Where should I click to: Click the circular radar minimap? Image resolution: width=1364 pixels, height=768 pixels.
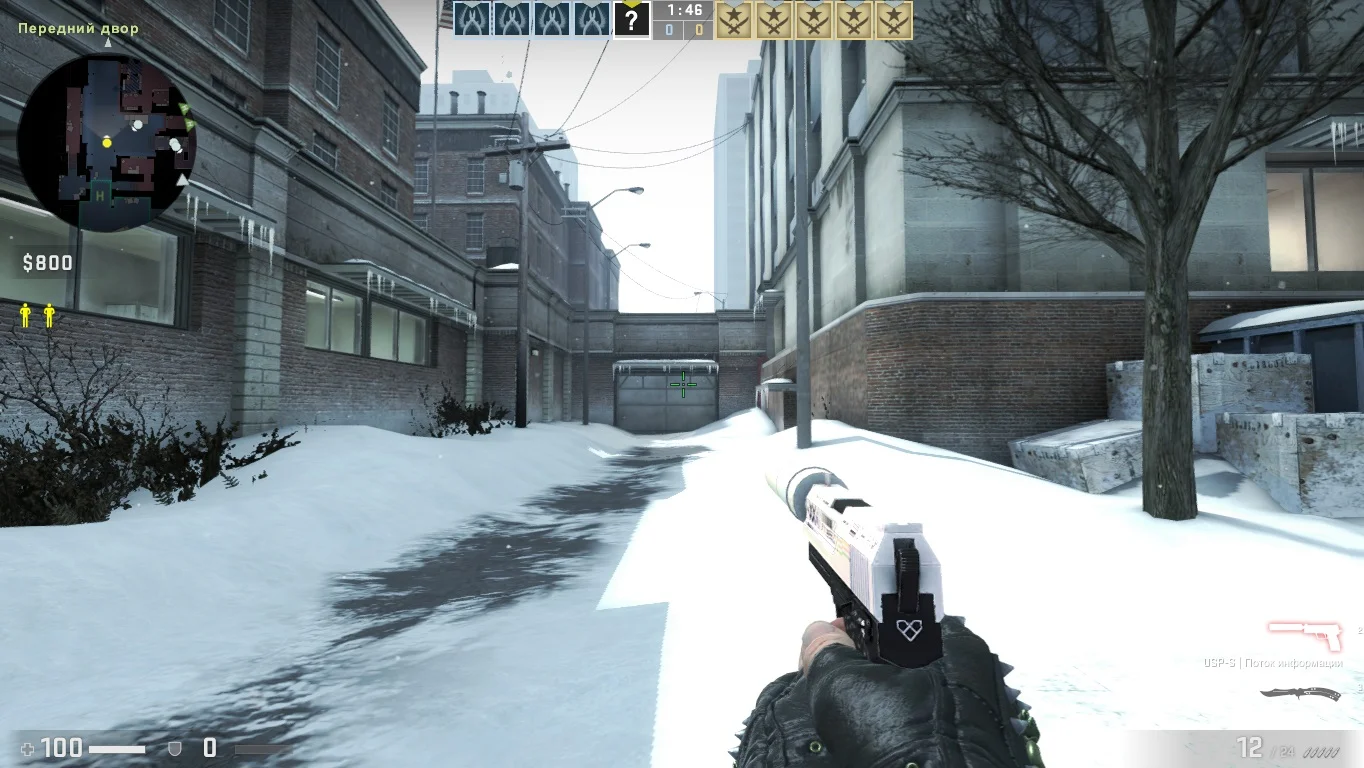click(x=107, y=142)
